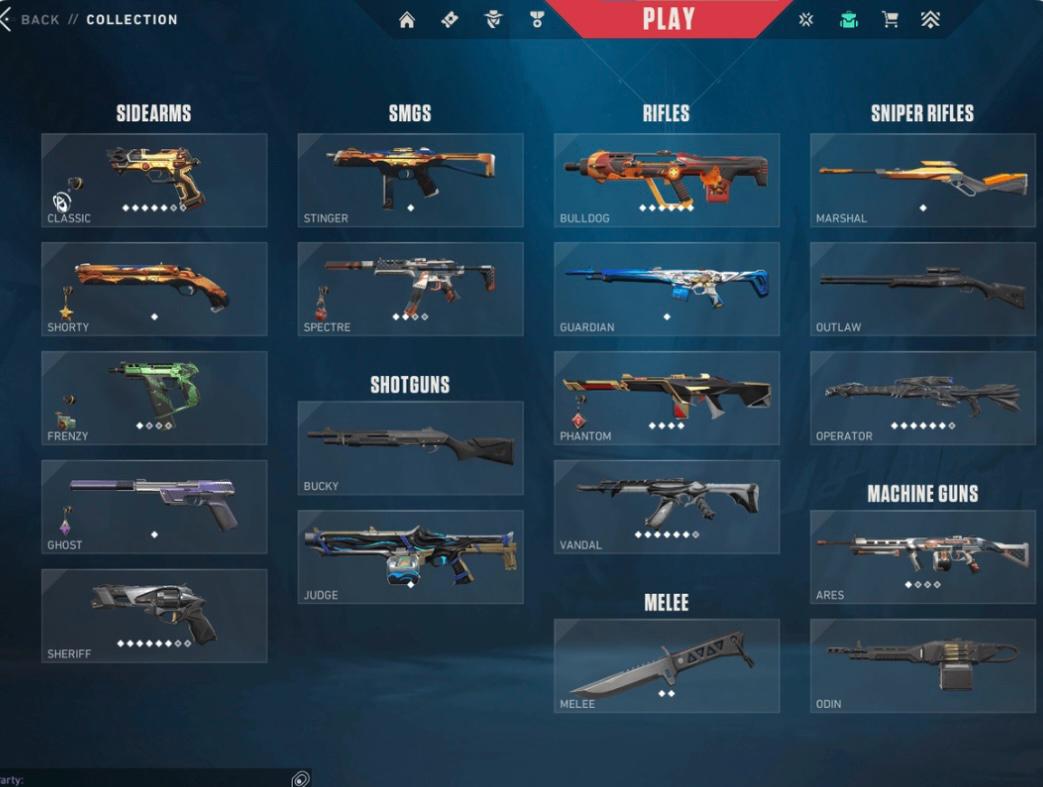Select the Ghost pistol tile
Viewport: 1043px width, 787px height.
[154, 507]
